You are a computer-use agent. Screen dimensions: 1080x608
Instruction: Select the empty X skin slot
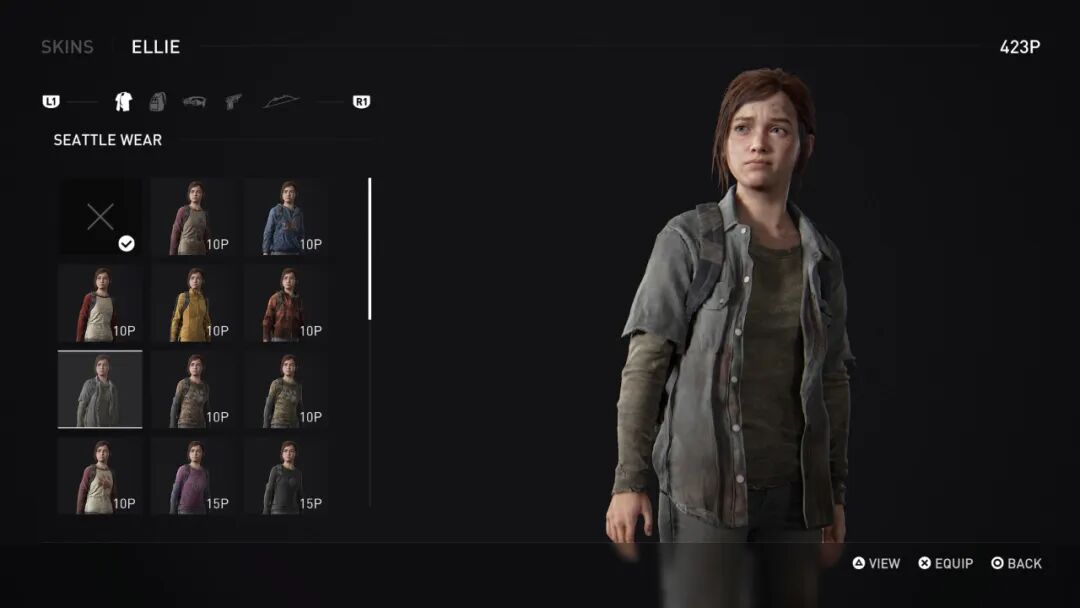coord(100,216)
